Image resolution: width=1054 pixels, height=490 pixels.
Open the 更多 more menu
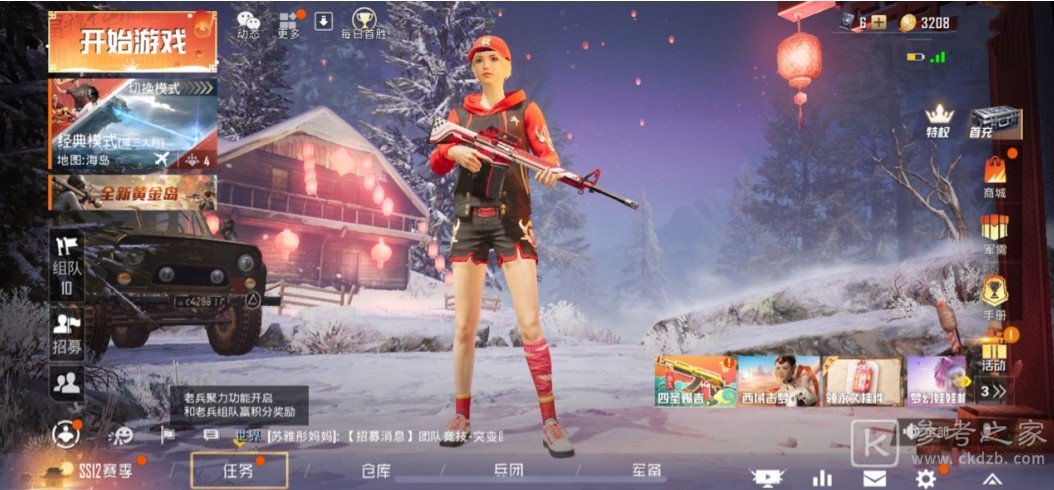pyautogui.click(x=289, y=24)
